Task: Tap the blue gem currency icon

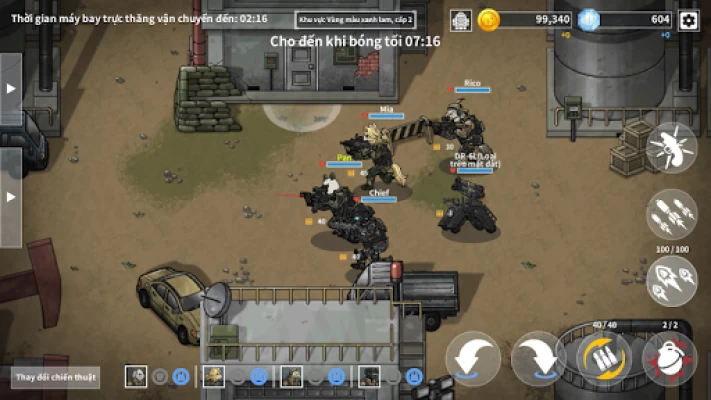Action: pyautogui.click(x=589, y=19)
